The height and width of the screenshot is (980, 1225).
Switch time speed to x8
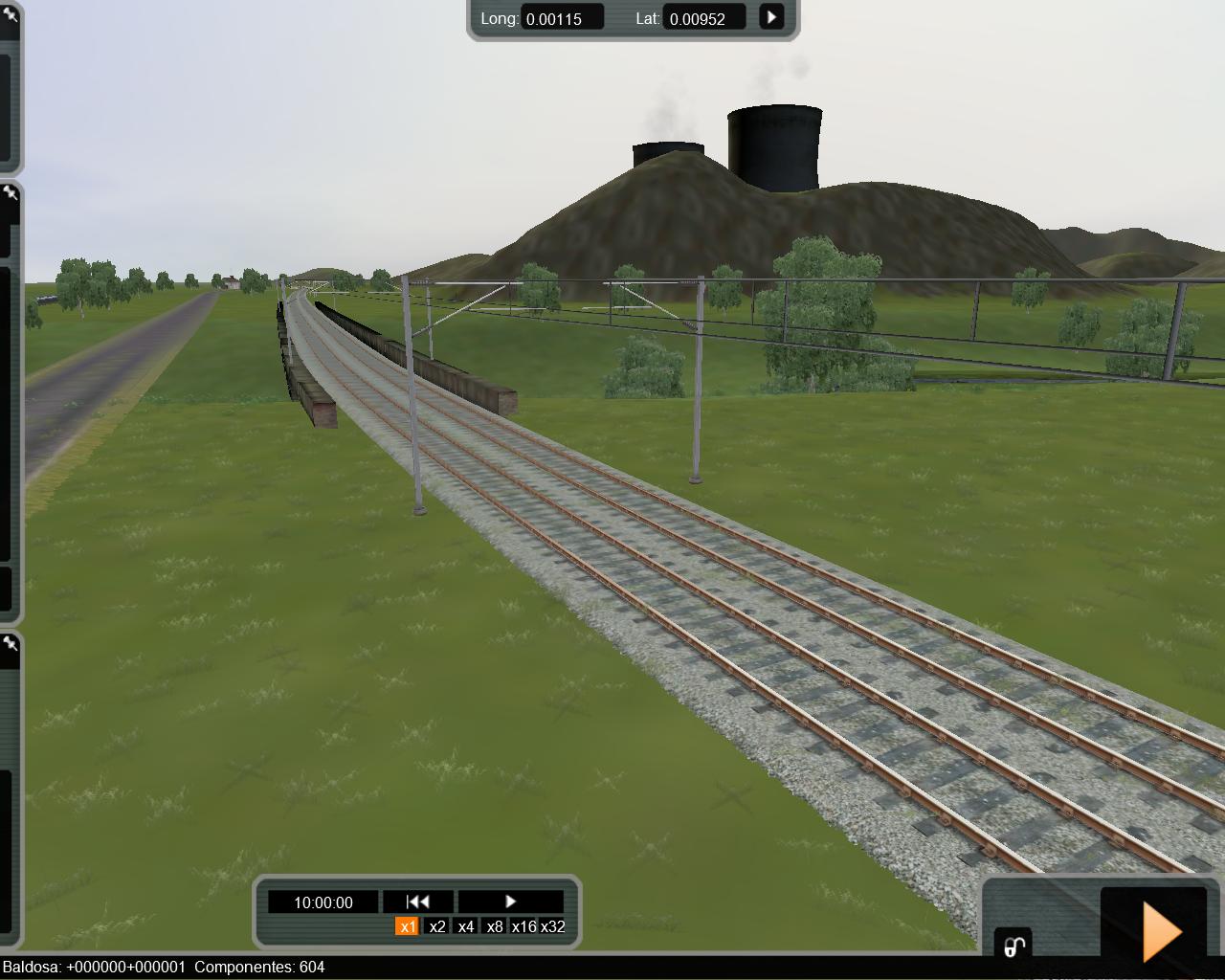point(495,926)
